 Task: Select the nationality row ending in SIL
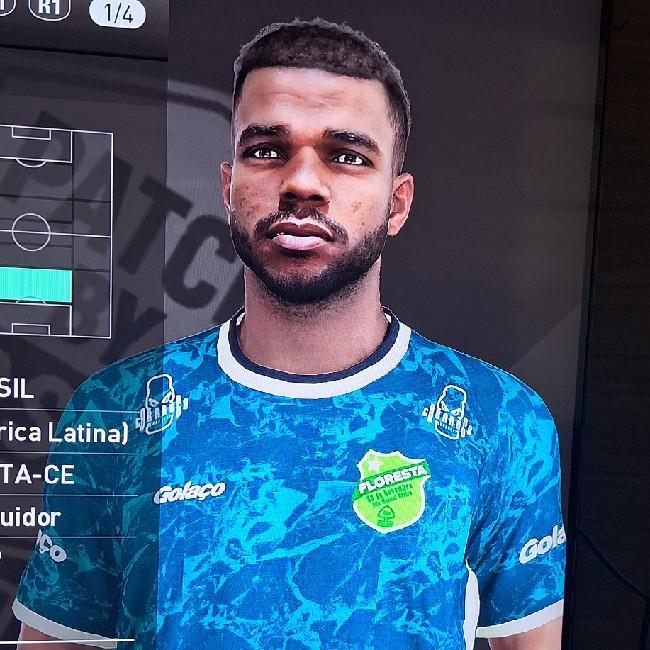click(x=18, y=389)
